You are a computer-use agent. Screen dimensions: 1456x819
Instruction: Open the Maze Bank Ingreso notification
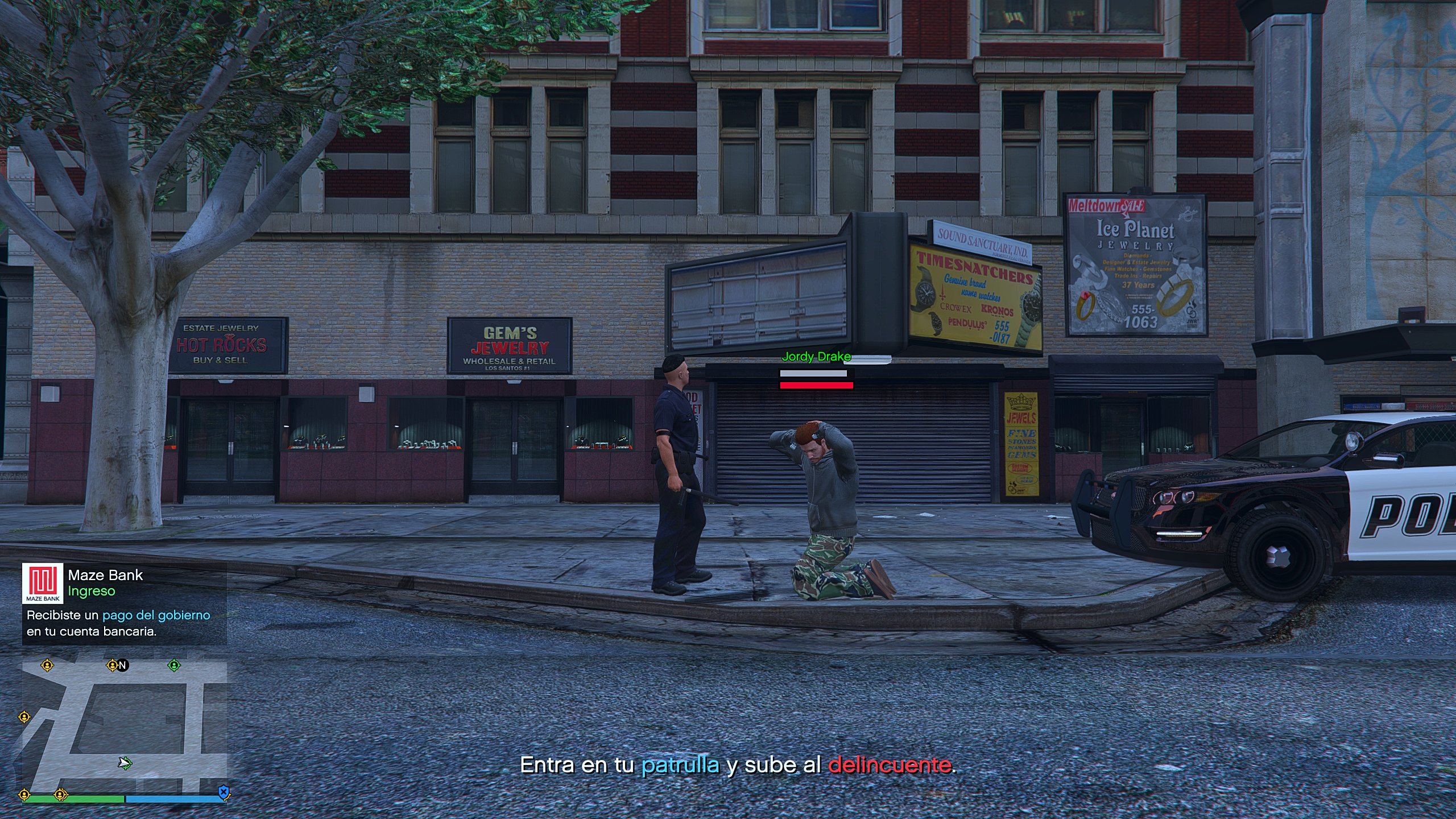[x=124, y=603]
